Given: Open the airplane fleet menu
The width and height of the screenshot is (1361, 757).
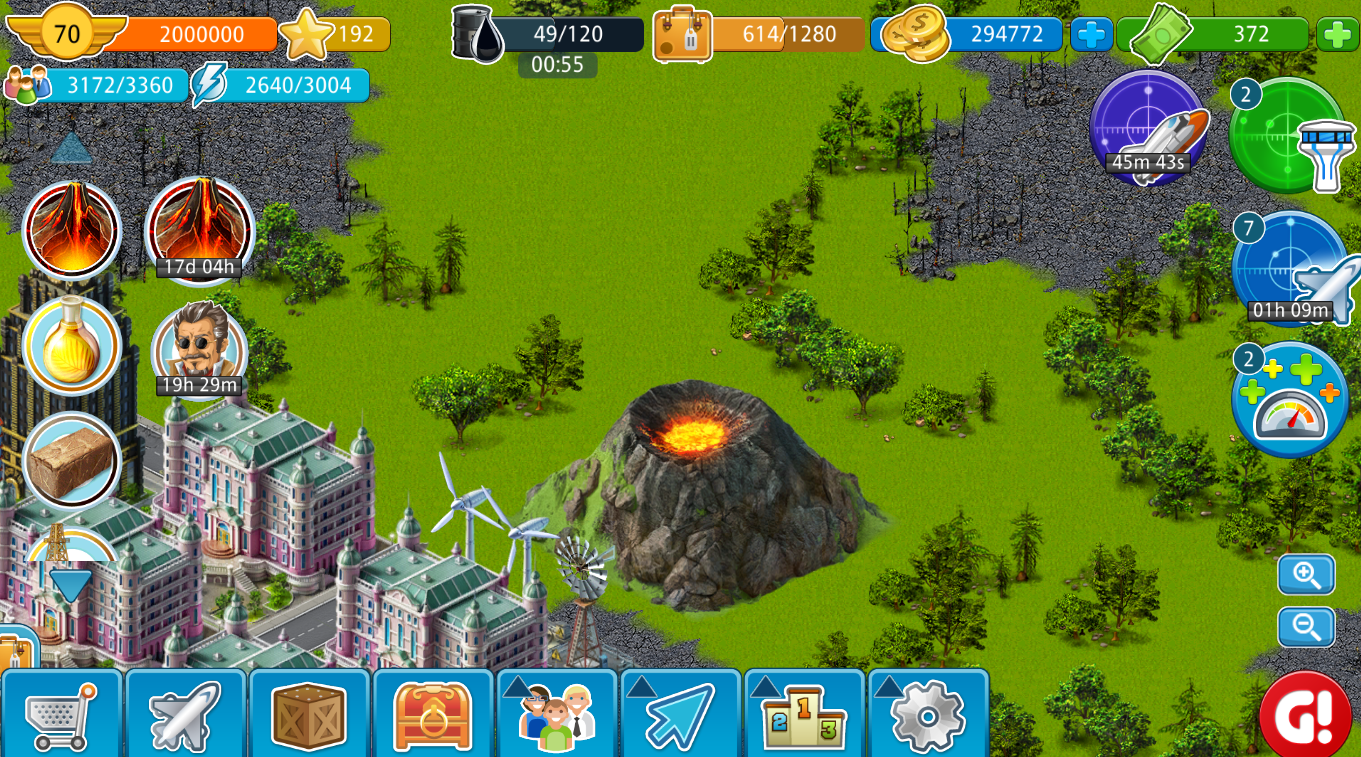Looking at the screenshot, I should coord(186,714).
